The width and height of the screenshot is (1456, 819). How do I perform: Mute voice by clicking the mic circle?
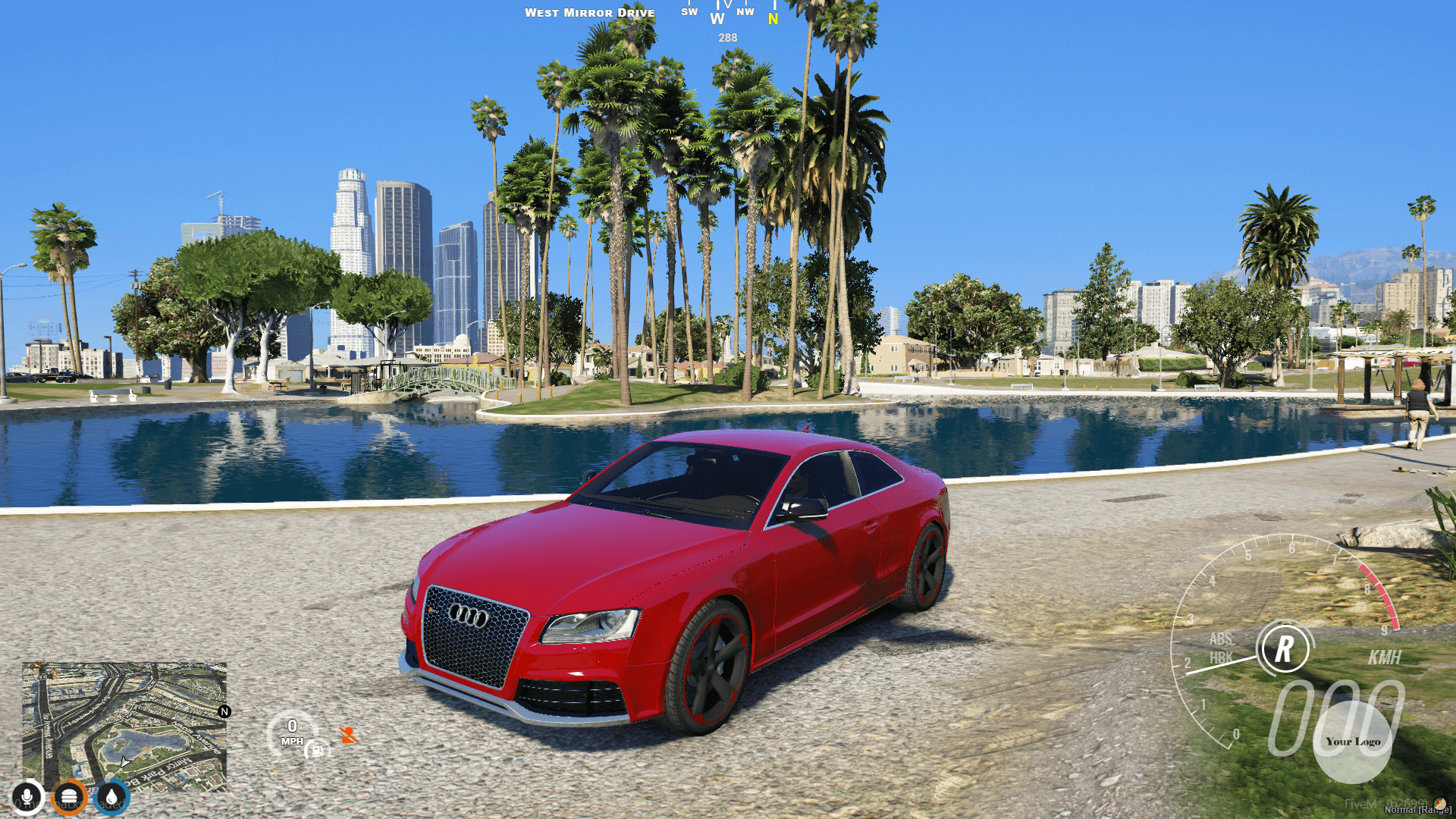point(27,795)
